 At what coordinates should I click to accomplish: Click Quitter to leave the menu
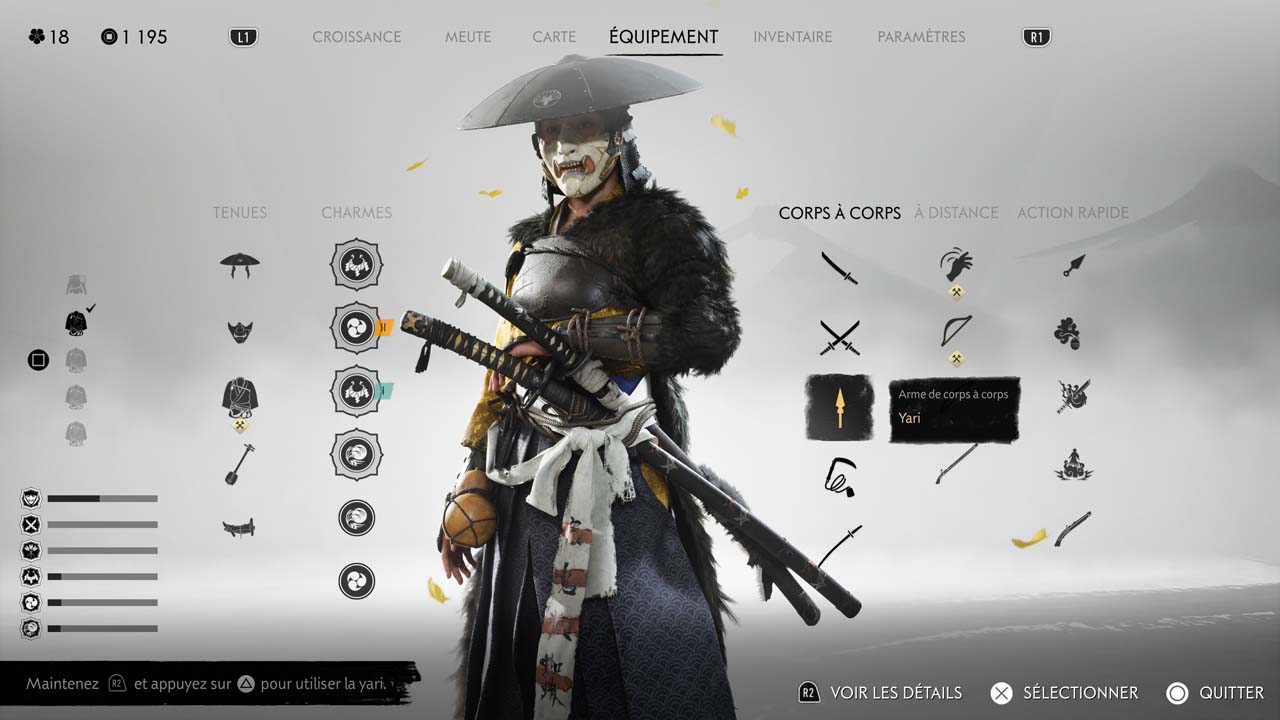[1215, 693]
